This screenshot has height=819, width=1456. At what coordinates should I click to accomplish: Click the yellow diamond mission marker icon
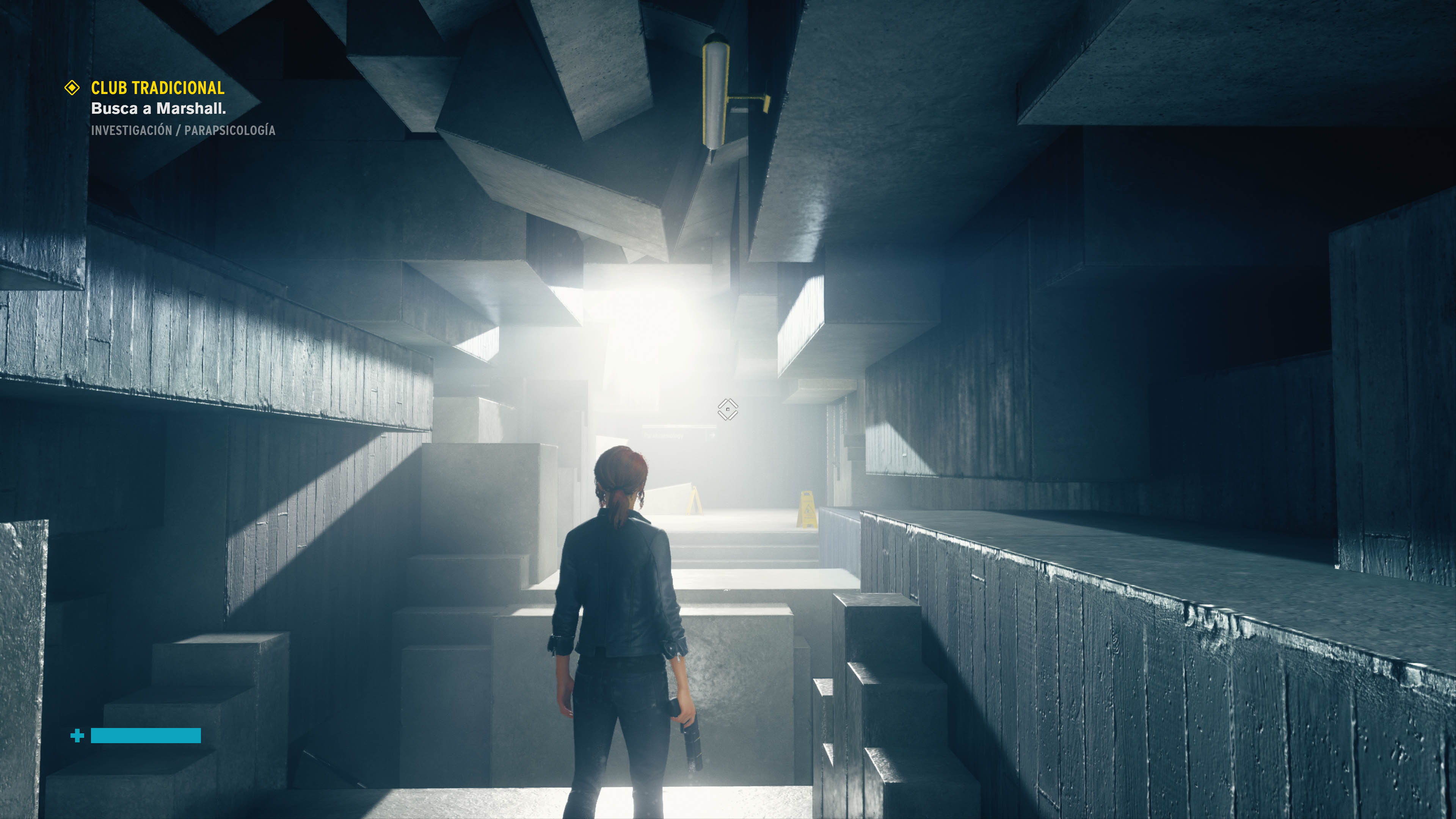[x=72, y=88]
